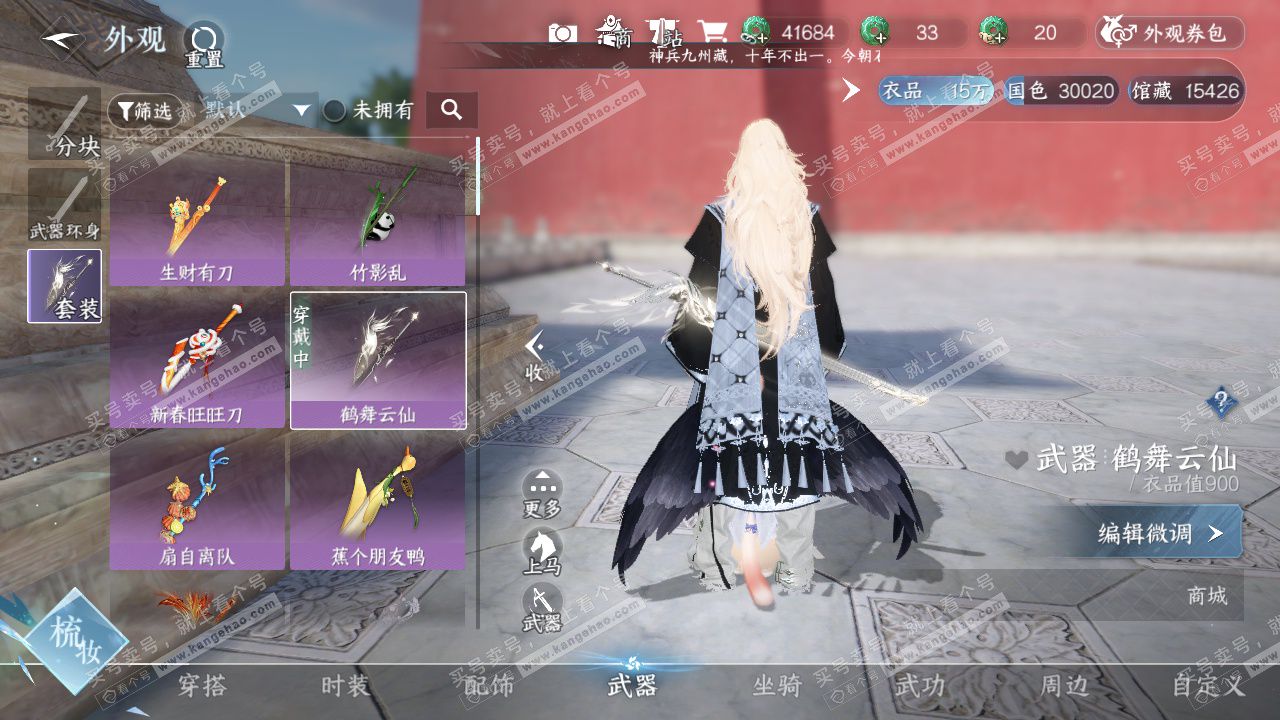Open the 筛选 filter
Screen dimensions: 1280x720
coord(140,111)
